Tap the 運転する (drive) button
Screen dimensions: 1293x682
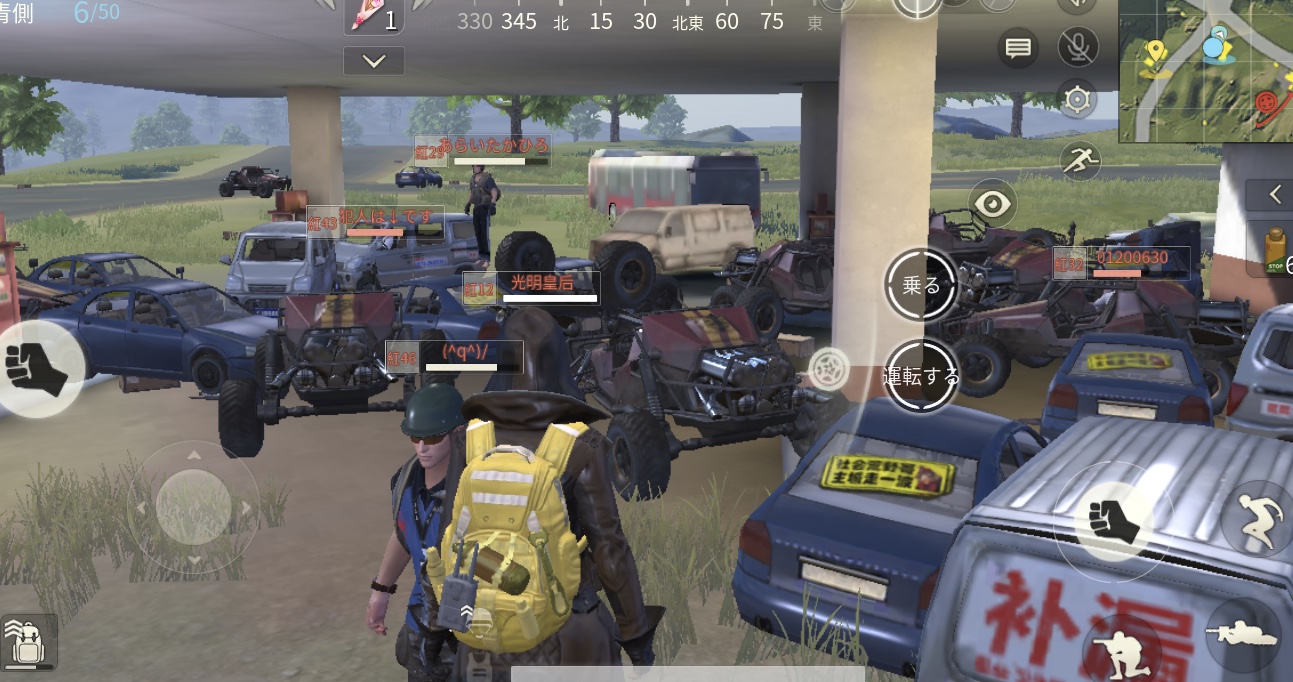tap(921, 376)
